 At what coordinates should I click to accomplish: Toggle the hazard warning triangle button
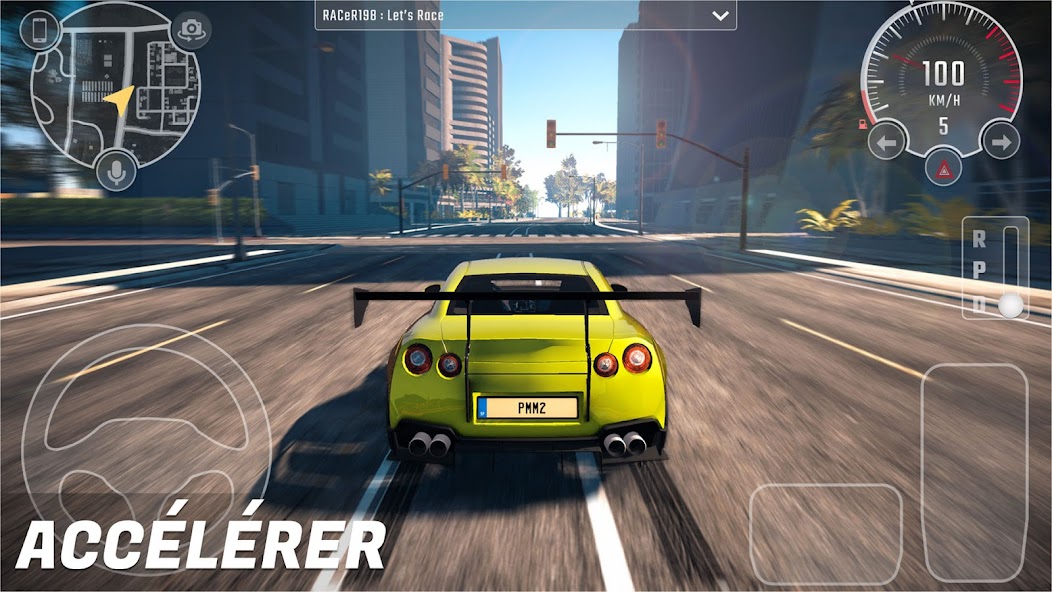point(943,170)
